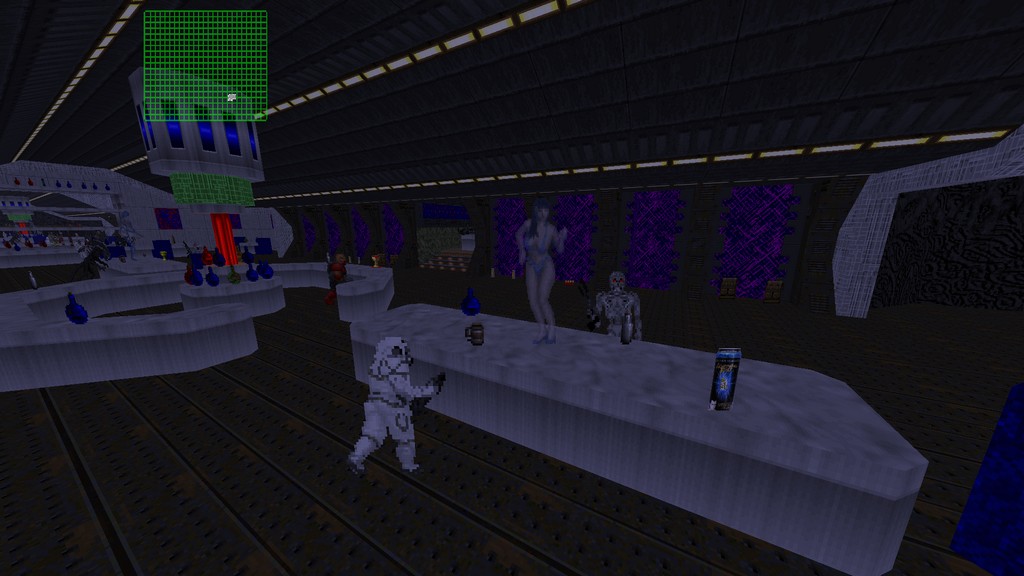Select the white player marker on the minimap
The height and width of the screenshot is (576, 1024).
[x=232, y=97]
